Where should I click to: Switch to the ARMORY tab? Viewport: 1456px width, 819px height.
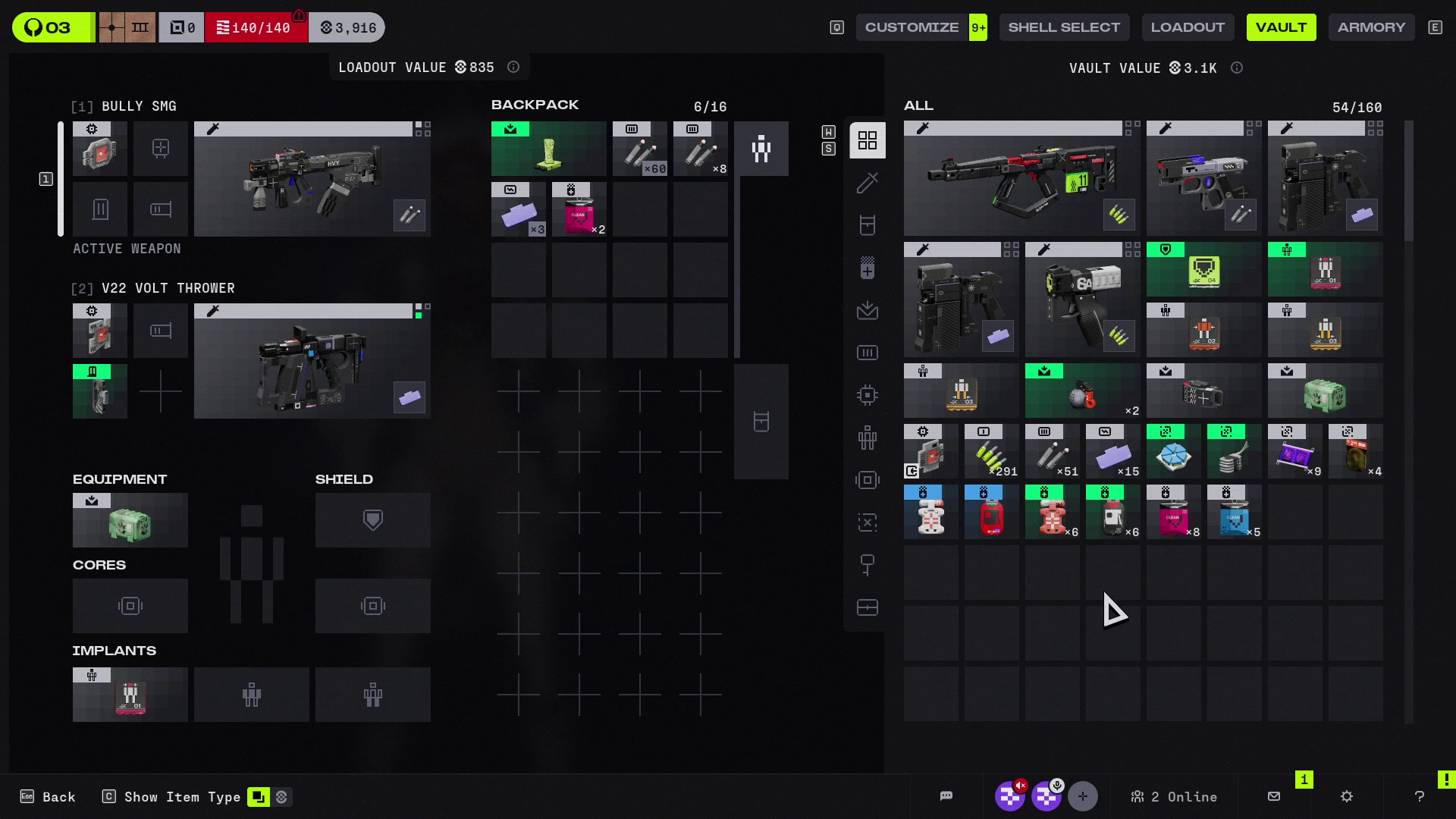tap(1371, 27)
